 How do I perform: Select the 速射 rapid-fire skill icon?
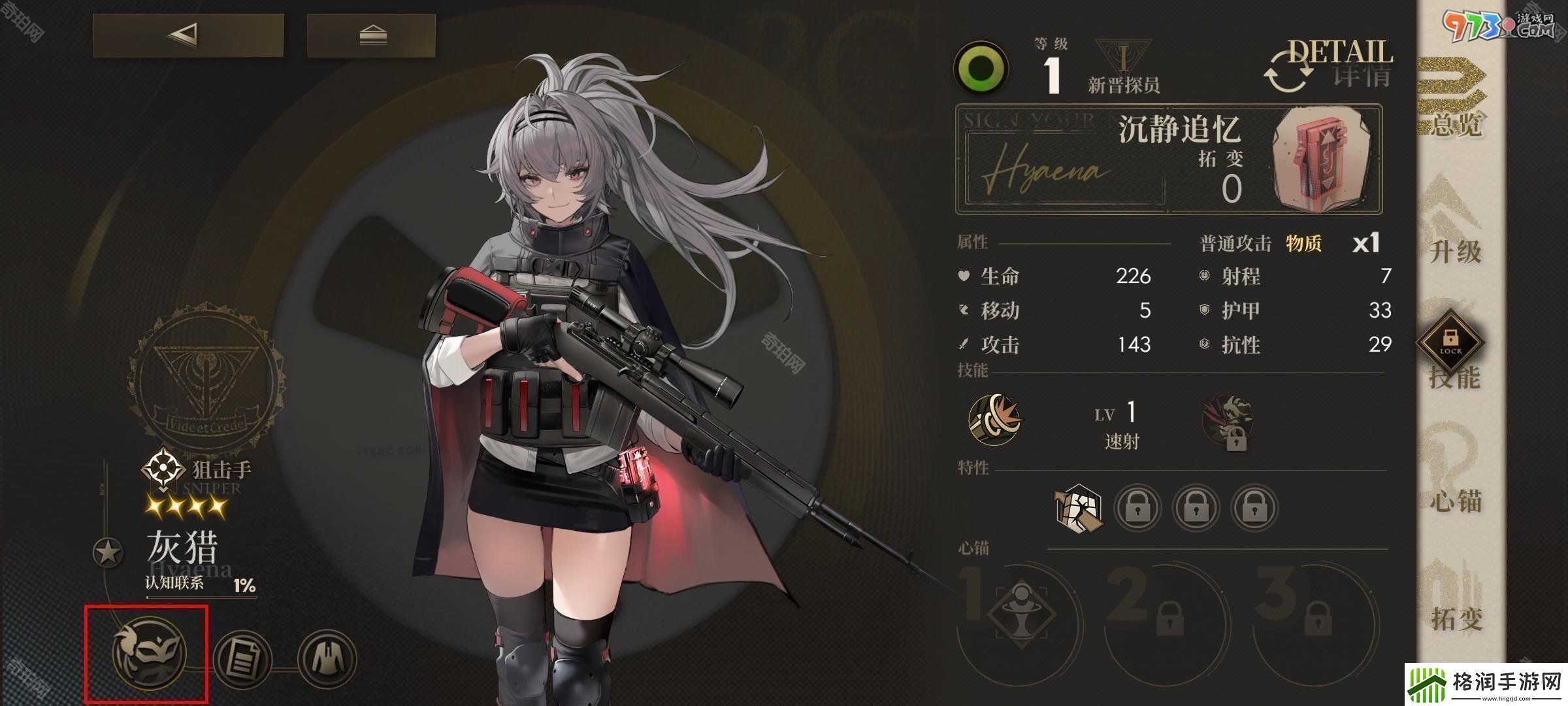pos(995,419)
